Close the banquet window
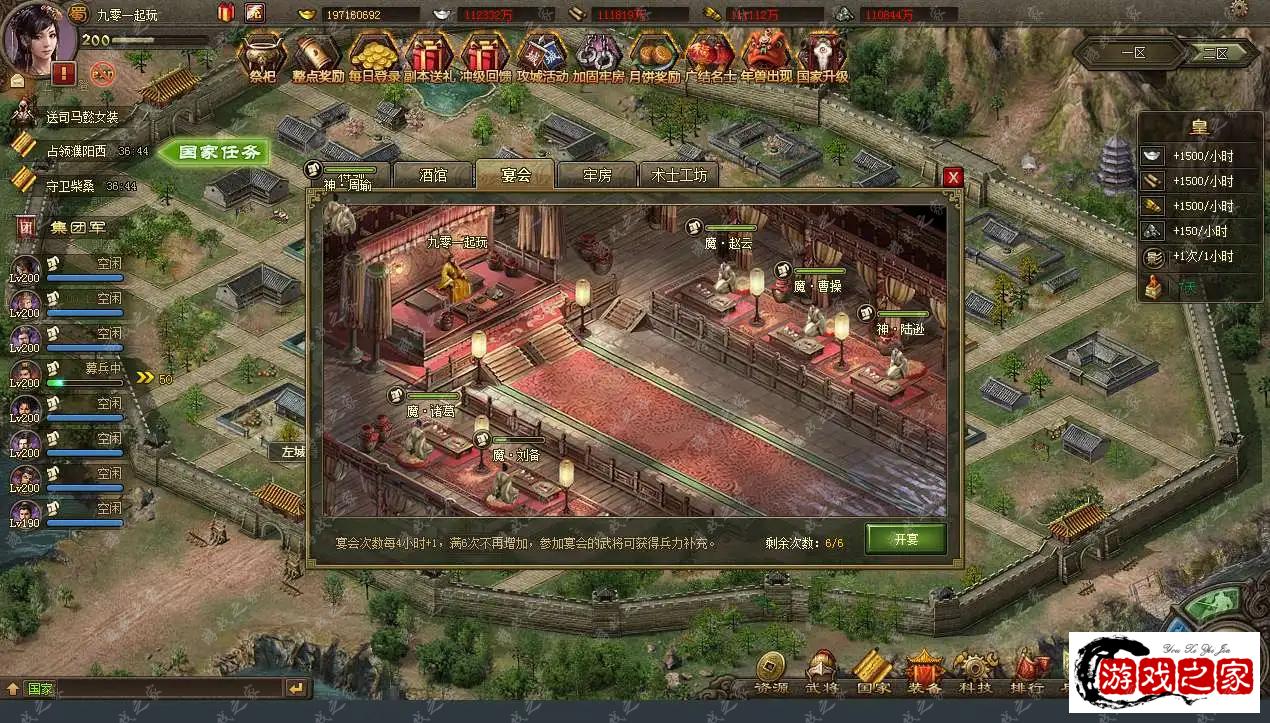This screenshot has height=723, width=1270. click(953, 177)
